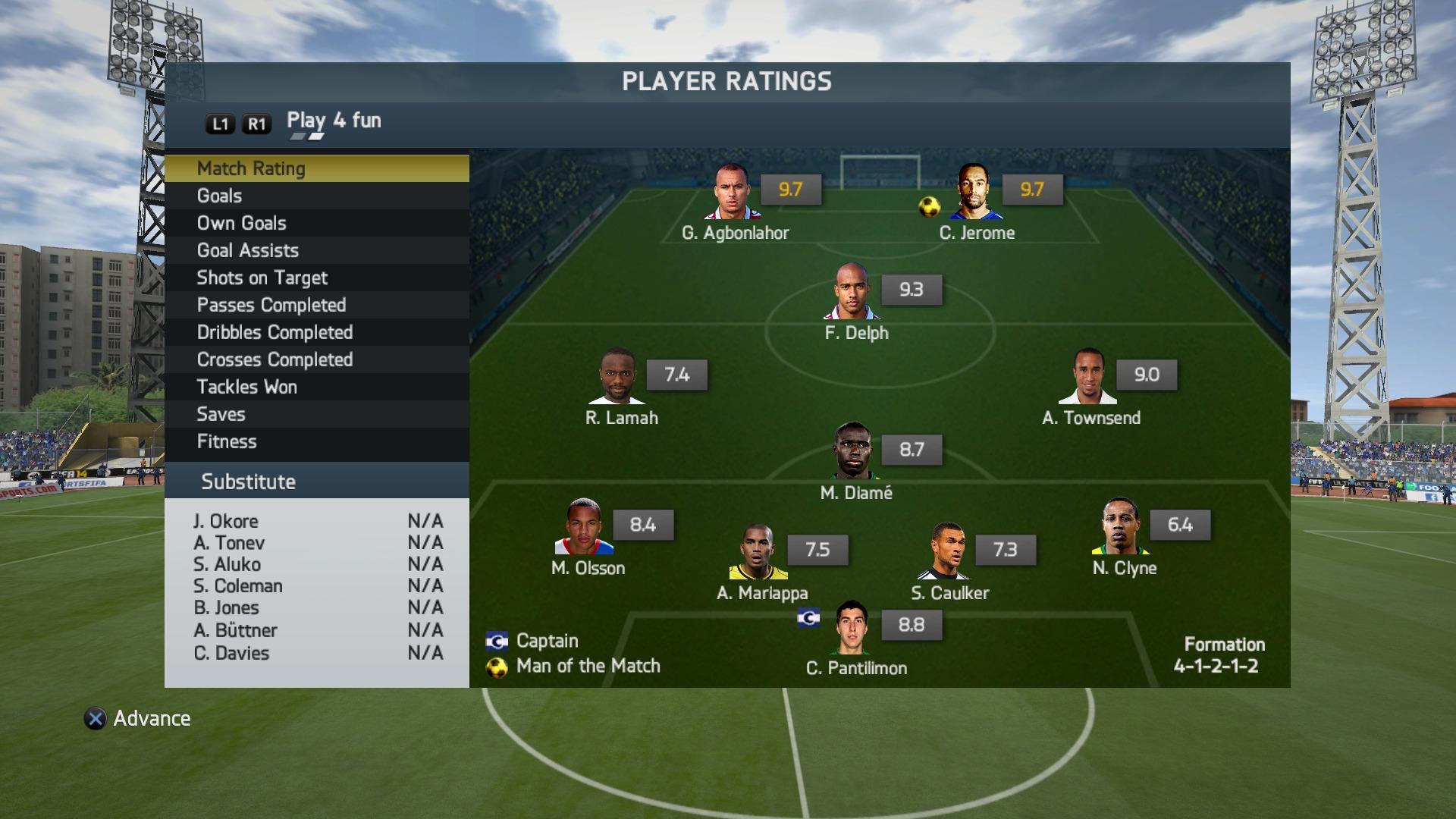
Task: Select the Fitness stat row
Action: pos(316,441)
